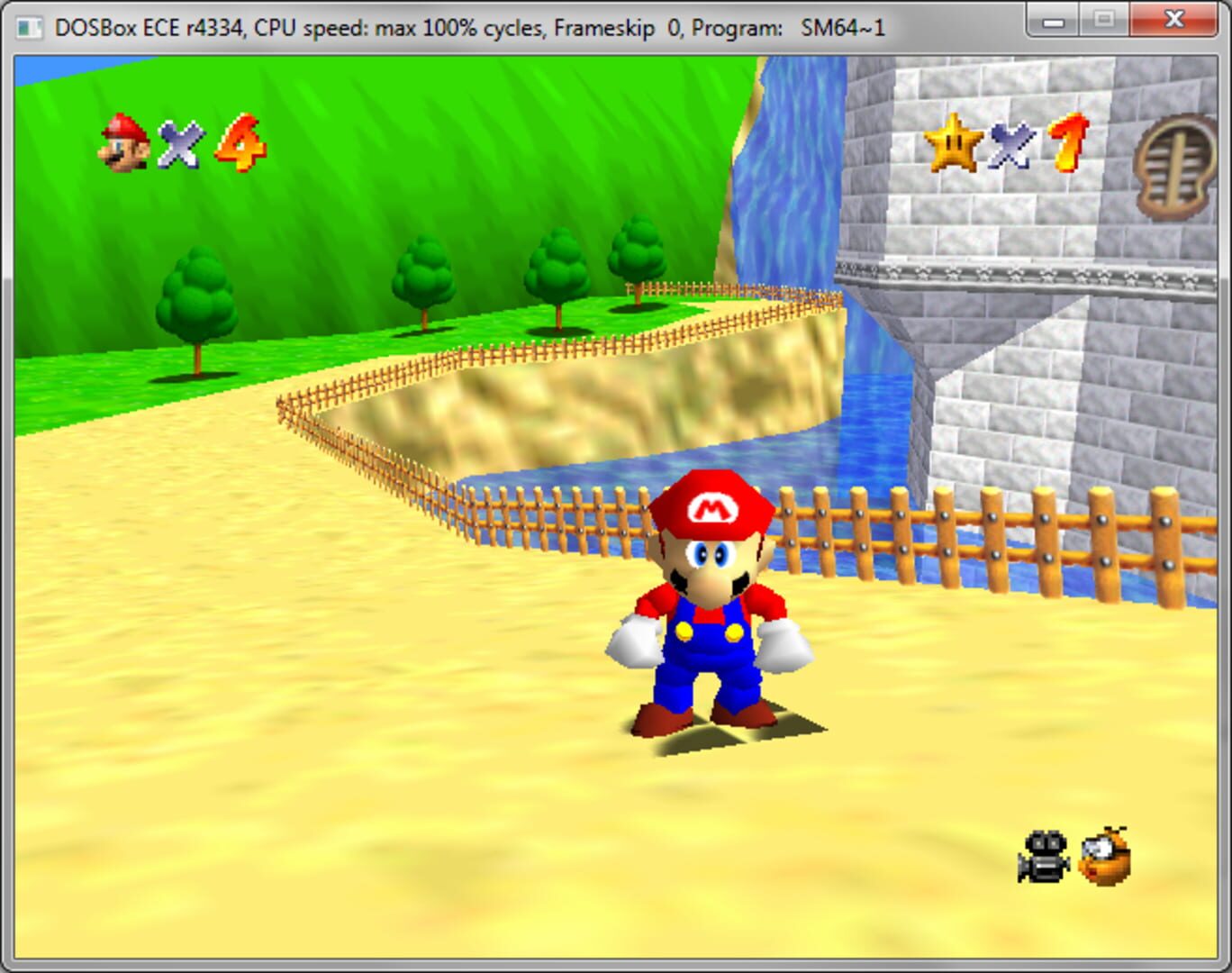The width and height of the screenshot is (1232, 973).
Task: Click the maximize button on the window
Action: [x=1104, y=18]
